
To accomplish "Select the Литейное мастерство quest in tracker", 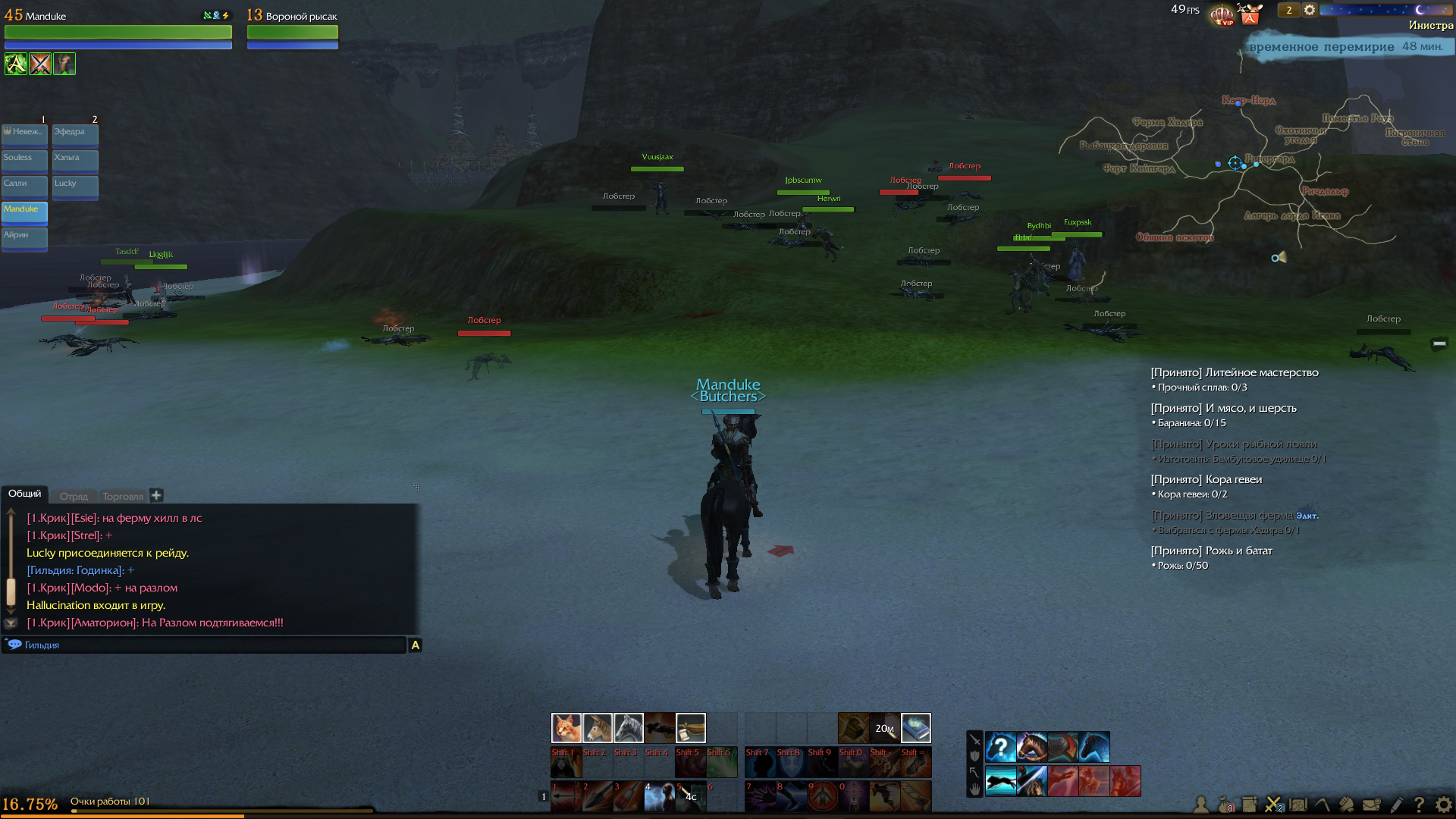I will [x=1234, y=372].
